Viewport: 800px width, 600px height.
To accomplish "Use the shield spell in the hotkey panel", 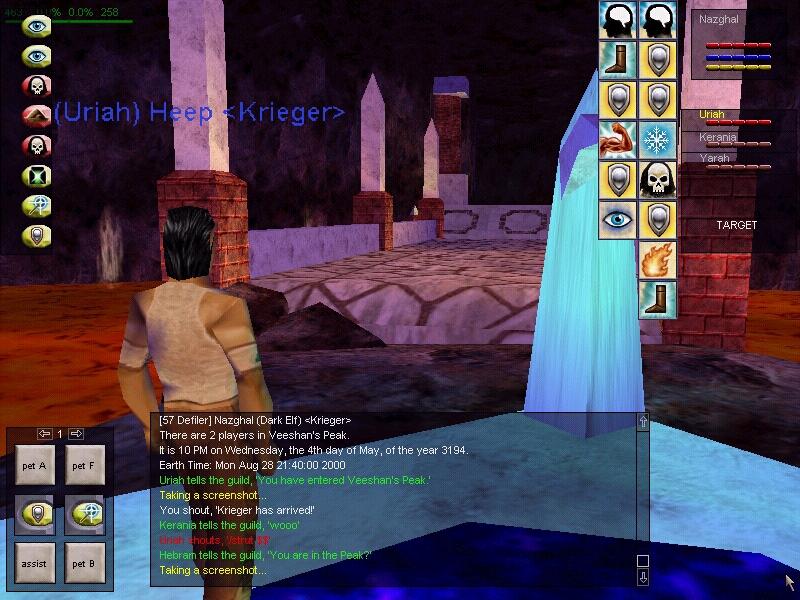I will [x=34, y=514].
